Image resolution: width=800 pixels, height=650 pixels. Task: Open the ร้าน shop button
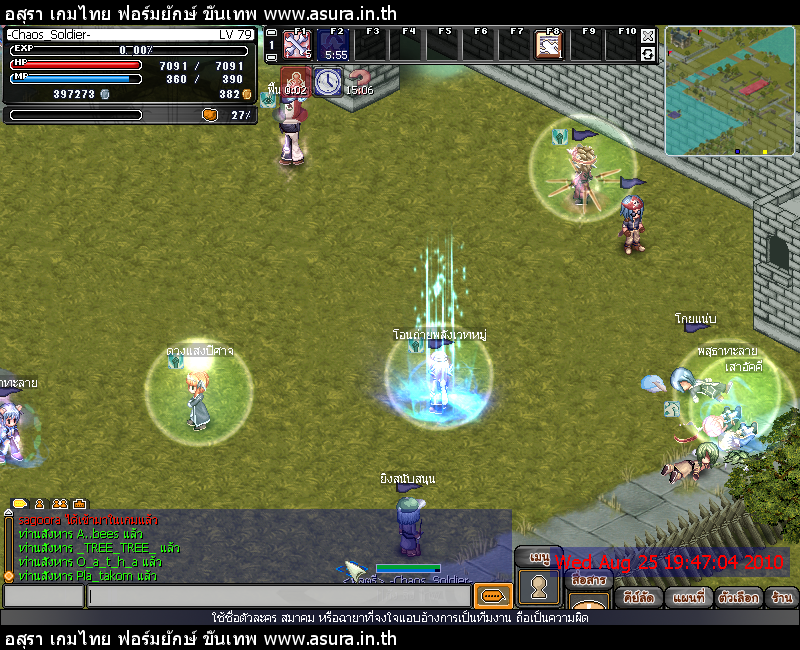click(782, 597)
